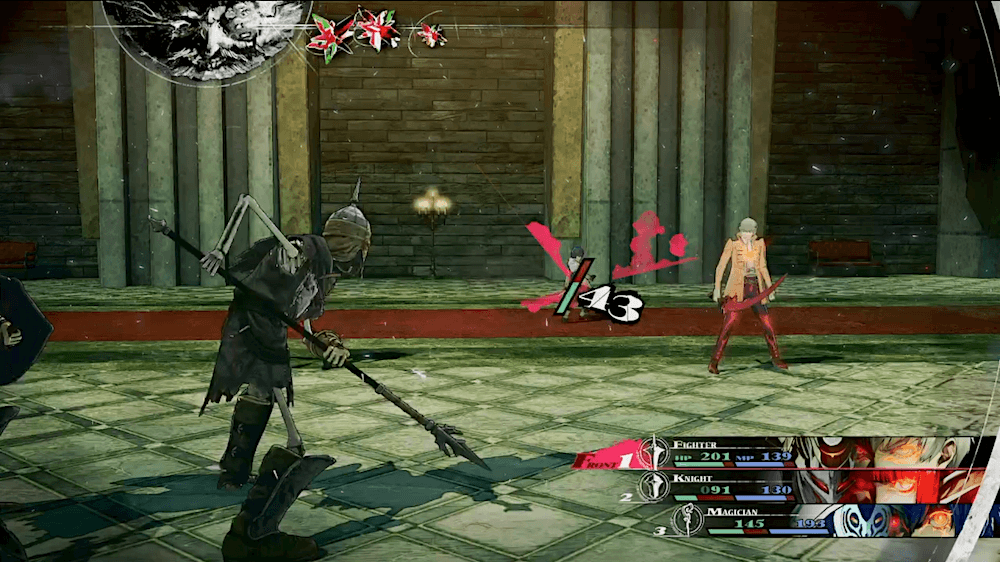Click the Magician class staff emblem

(689, 520)
